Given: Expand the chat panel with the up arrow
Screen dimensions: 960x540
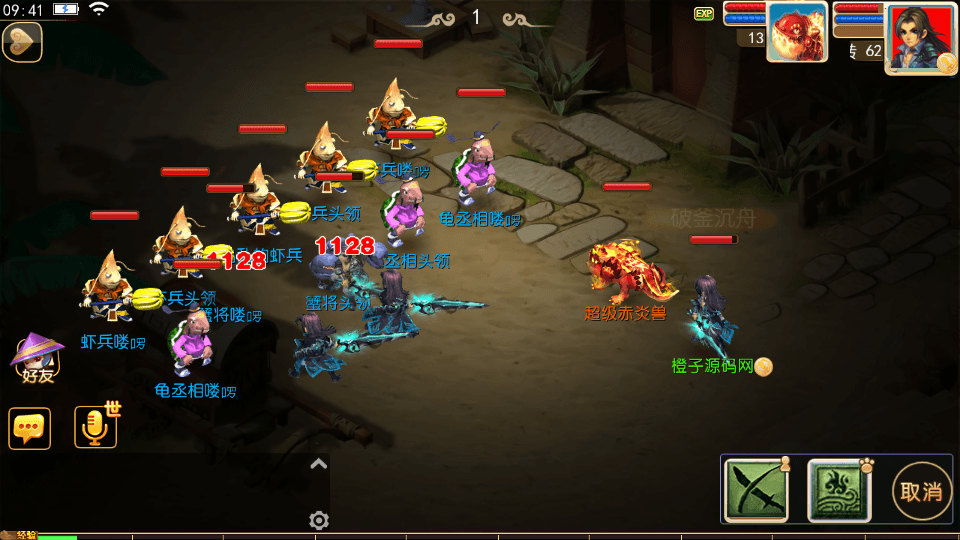Looking at the screenshot, I should 318,463.
